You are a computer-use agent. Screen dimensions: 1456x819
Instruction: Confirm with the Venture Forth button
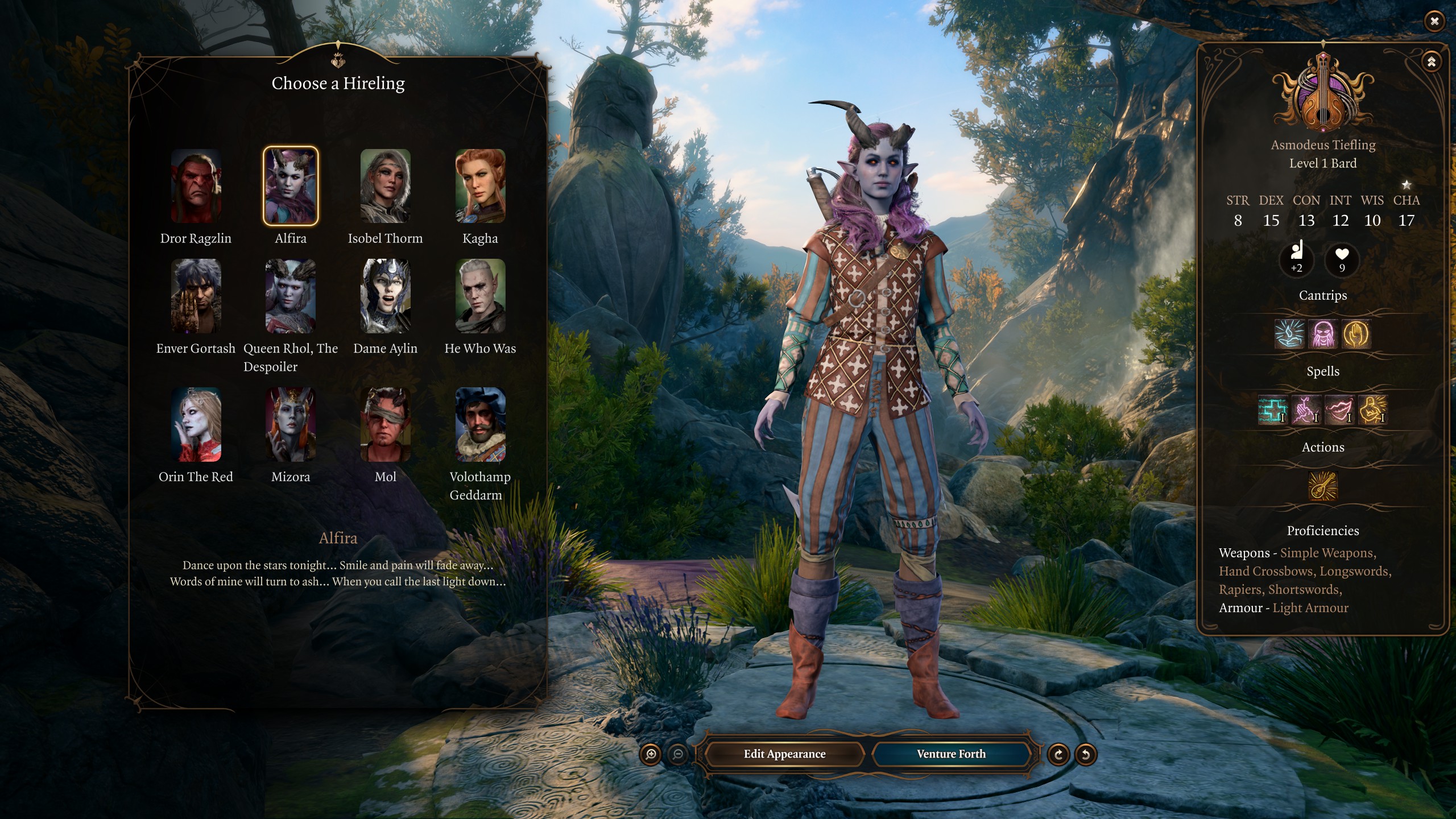pos(951,754)
